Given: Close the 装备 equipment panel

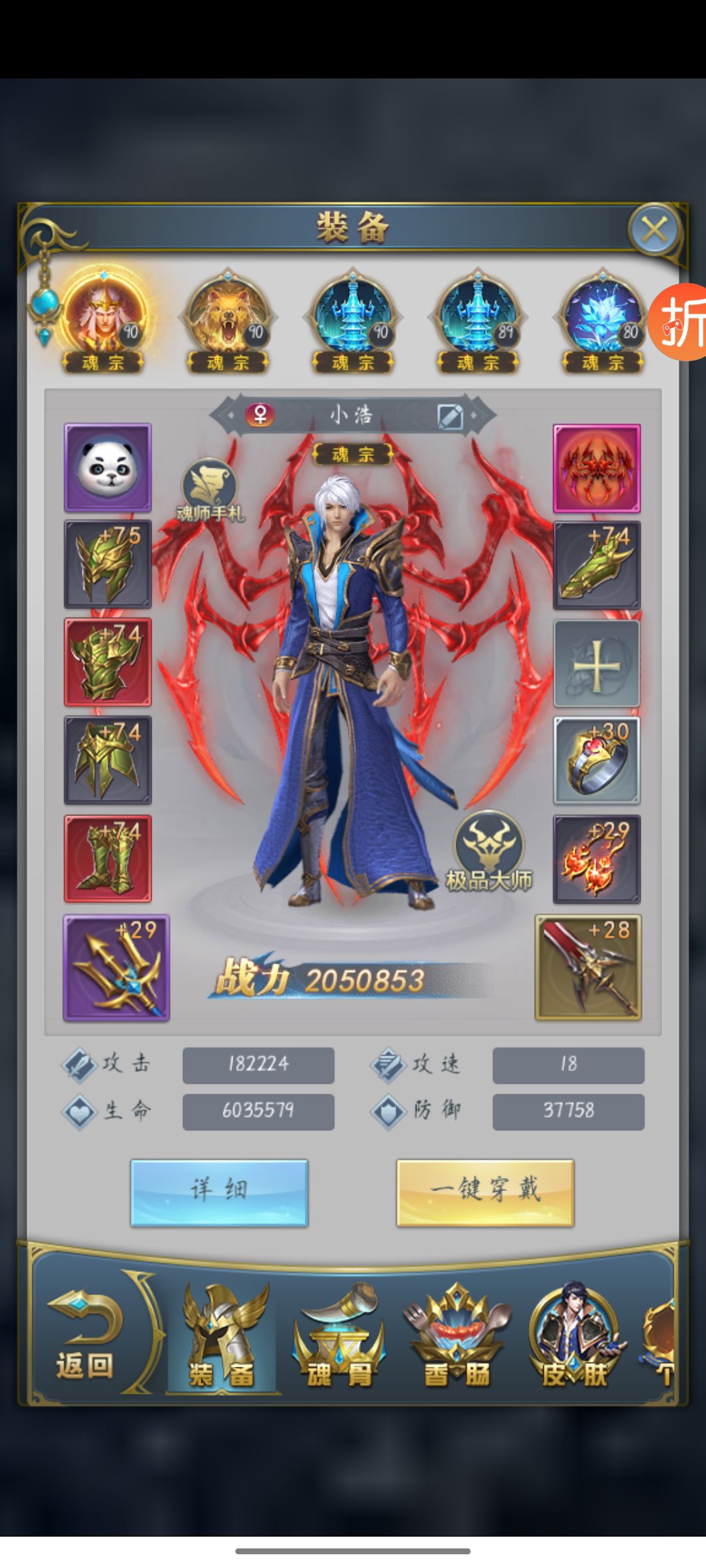Looking at the screenshot, I should [654, 229].
